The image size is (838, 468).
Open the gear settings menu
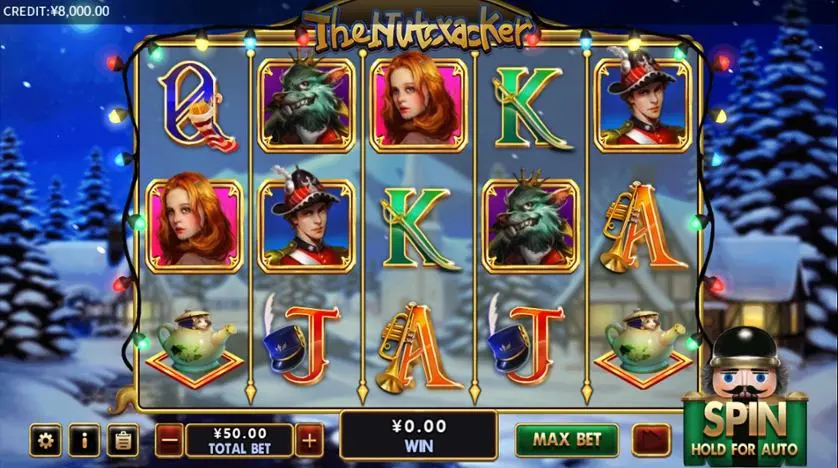[45, 439]
